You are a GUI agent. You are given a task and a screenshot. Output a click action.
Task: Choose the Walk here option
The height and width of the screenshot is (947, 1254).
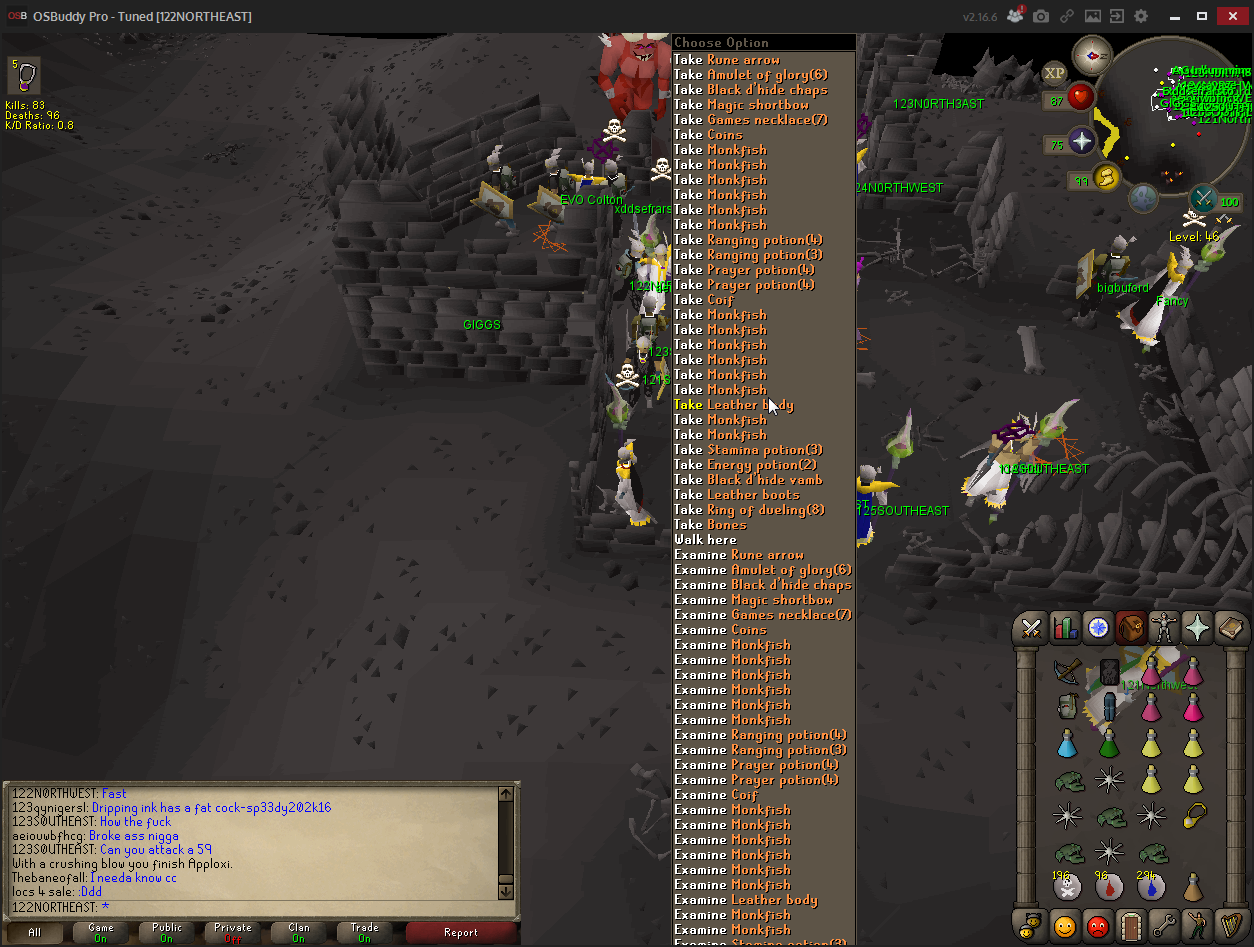pyautogui.click(x=705, y=540)
